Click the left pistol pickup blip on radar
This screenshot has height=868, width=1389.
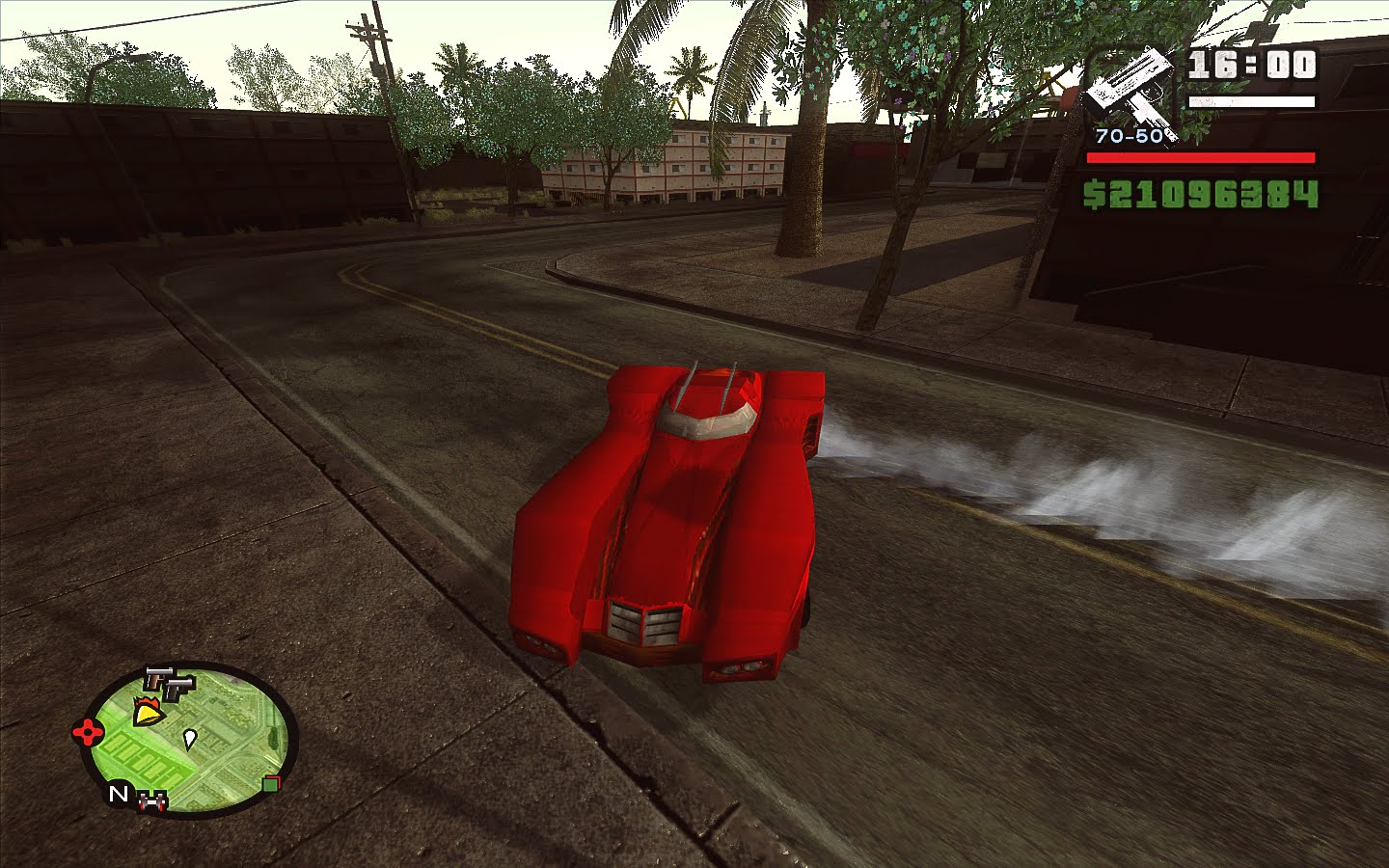pos(158,680)
